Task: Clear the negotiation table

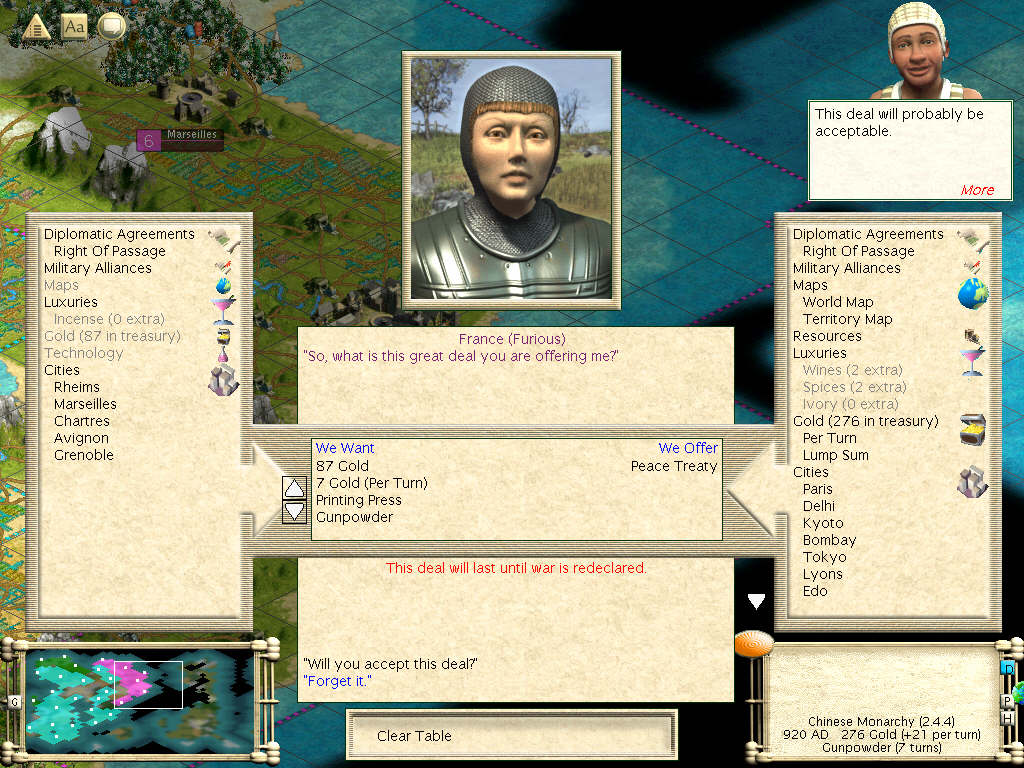Action: pos(414,736)
